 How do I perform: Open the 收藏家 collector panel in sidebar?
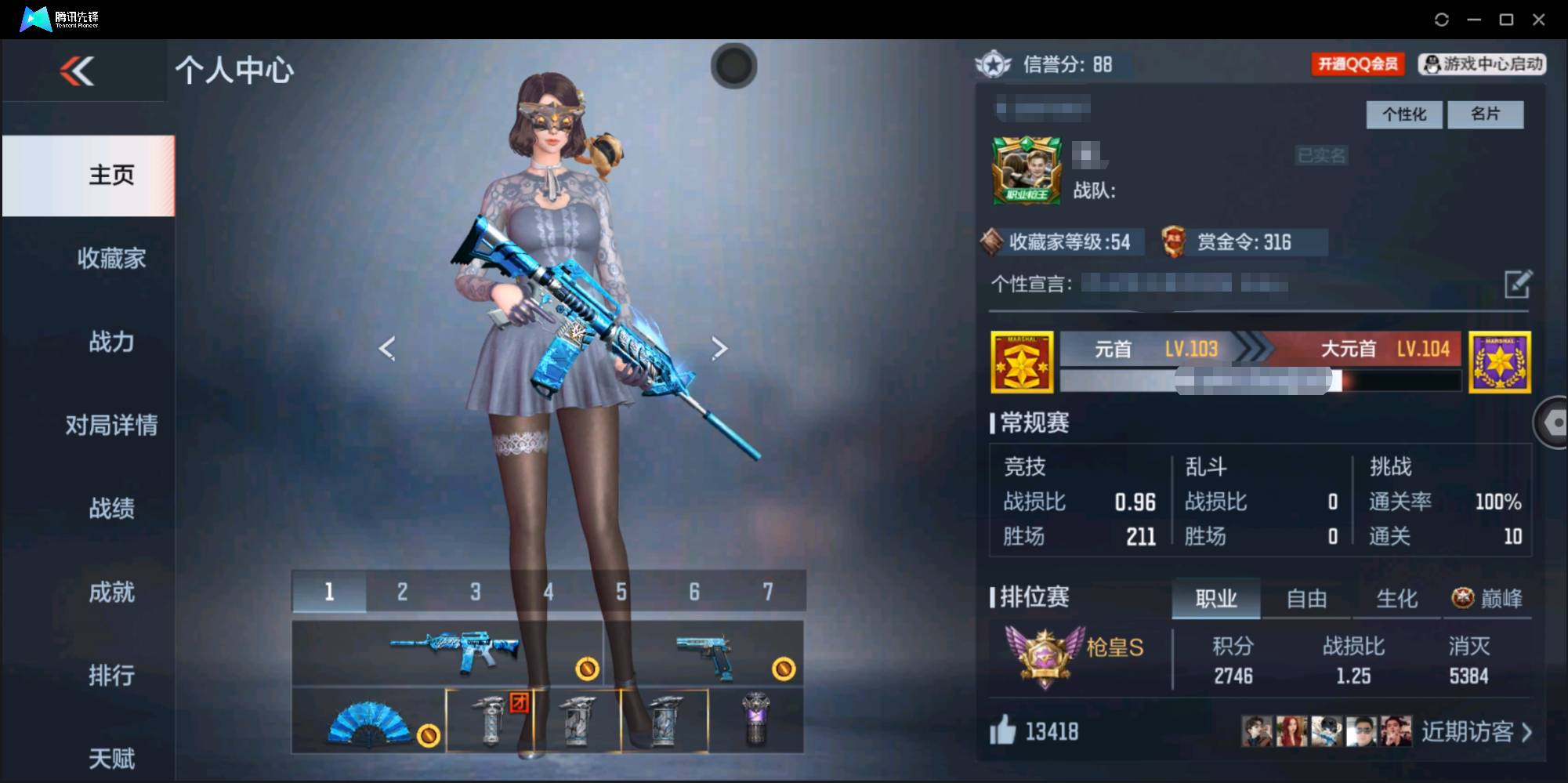pyautogui.click(x=112, y=258)
